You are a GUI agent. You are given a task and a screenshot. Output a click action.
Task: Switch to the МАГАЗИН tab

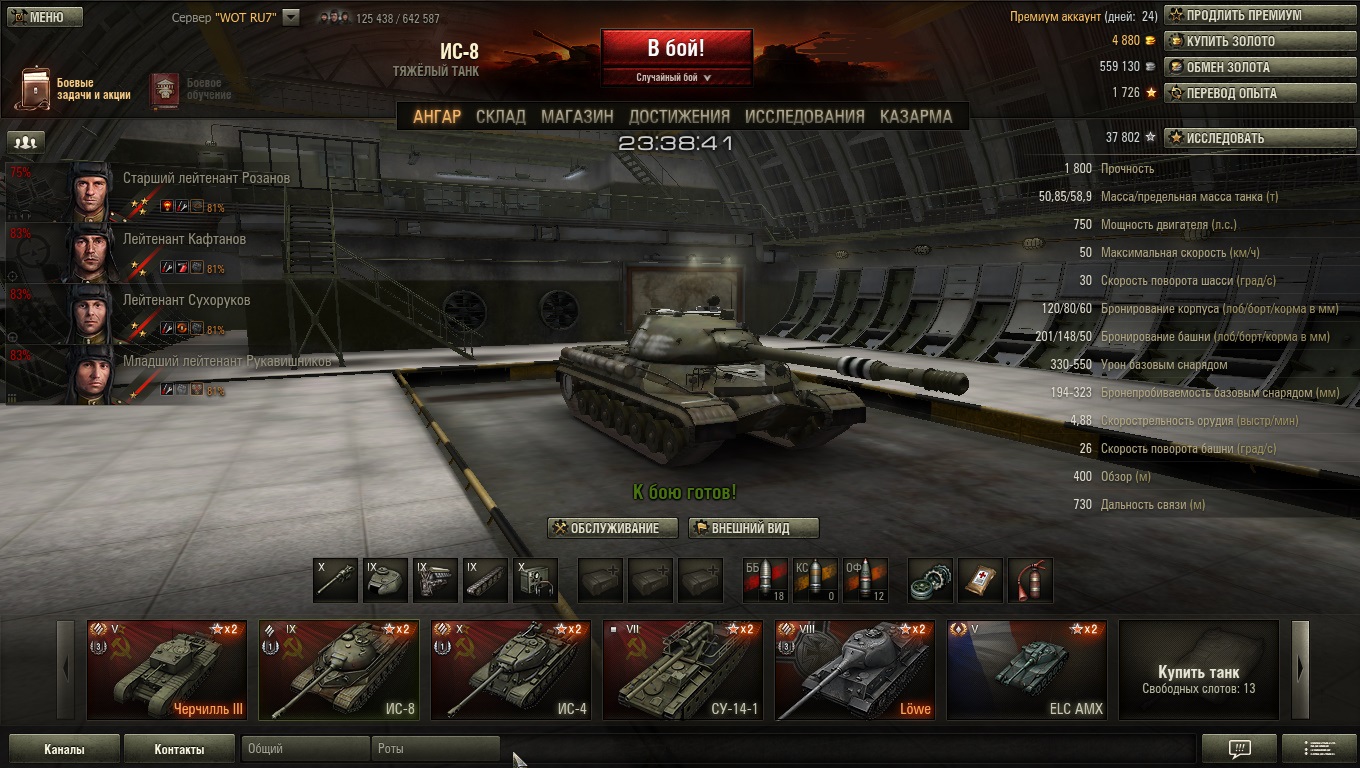click(577, 116)
